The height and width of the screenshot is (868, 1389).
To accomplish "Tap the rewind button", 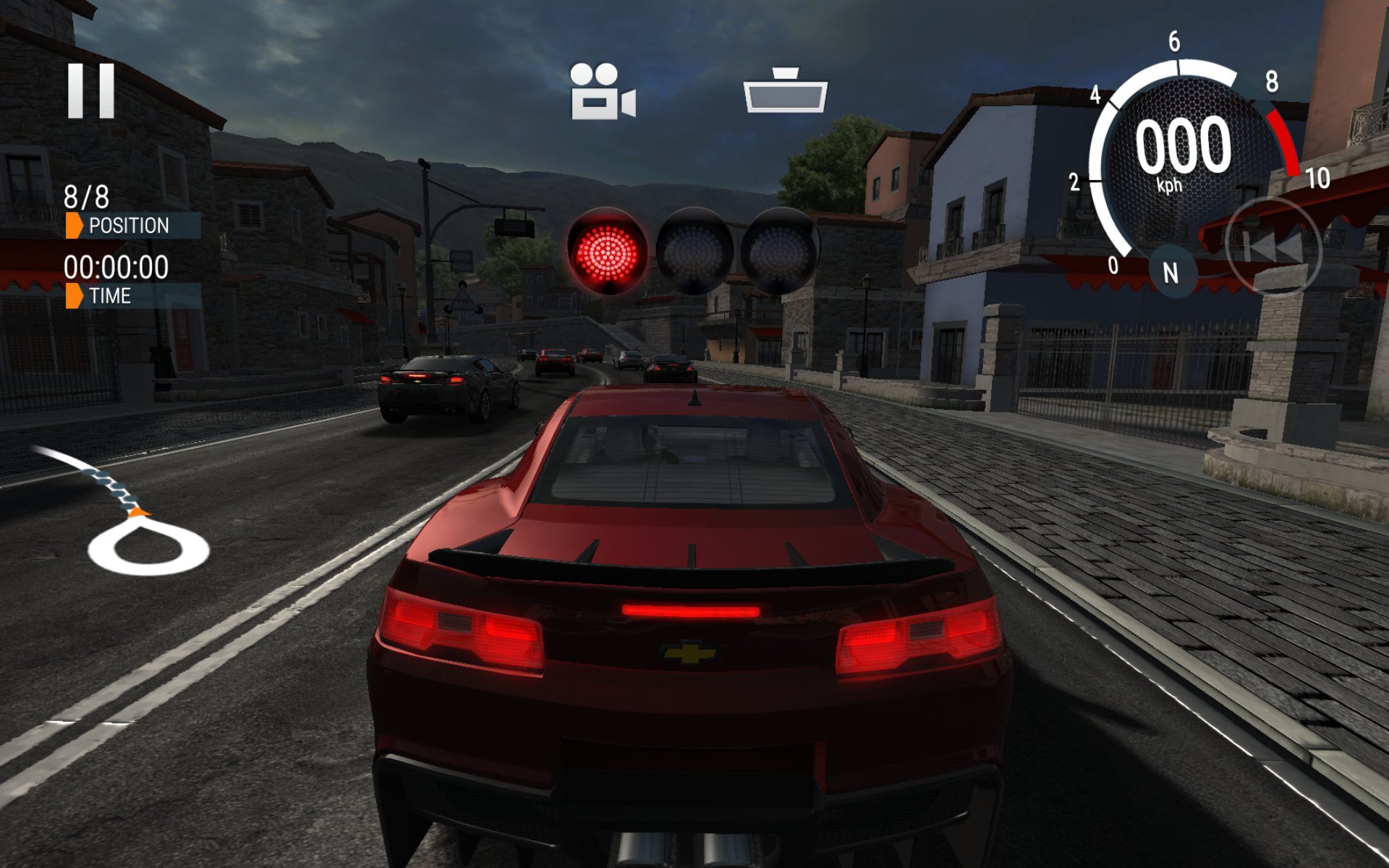I will [1275, 247].
